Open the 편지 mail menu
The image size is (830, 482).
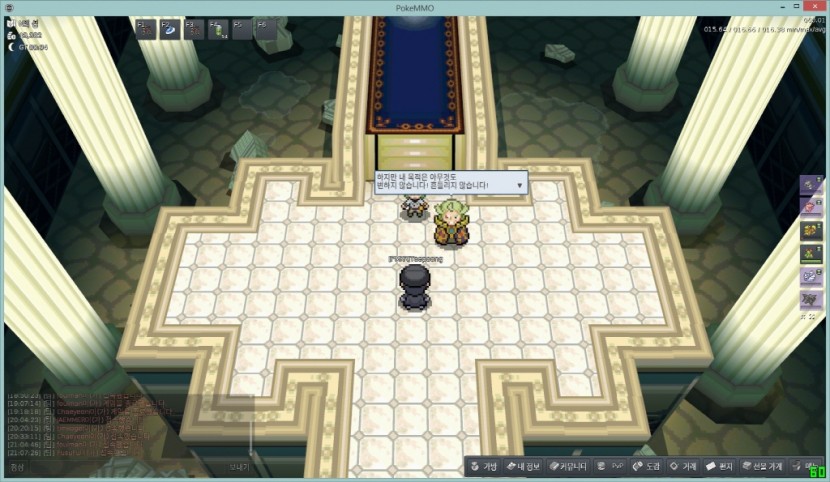pyautogui.click(x=719, y=466)
